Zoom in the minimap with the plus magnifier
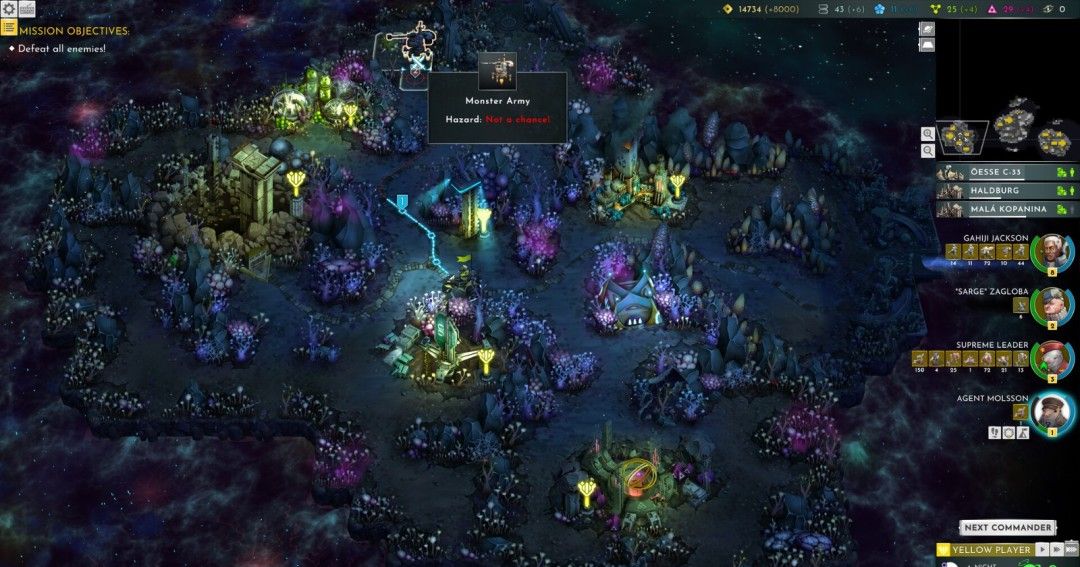The width and height of the screenshot is (1080, 567). [x=928, y=133]
